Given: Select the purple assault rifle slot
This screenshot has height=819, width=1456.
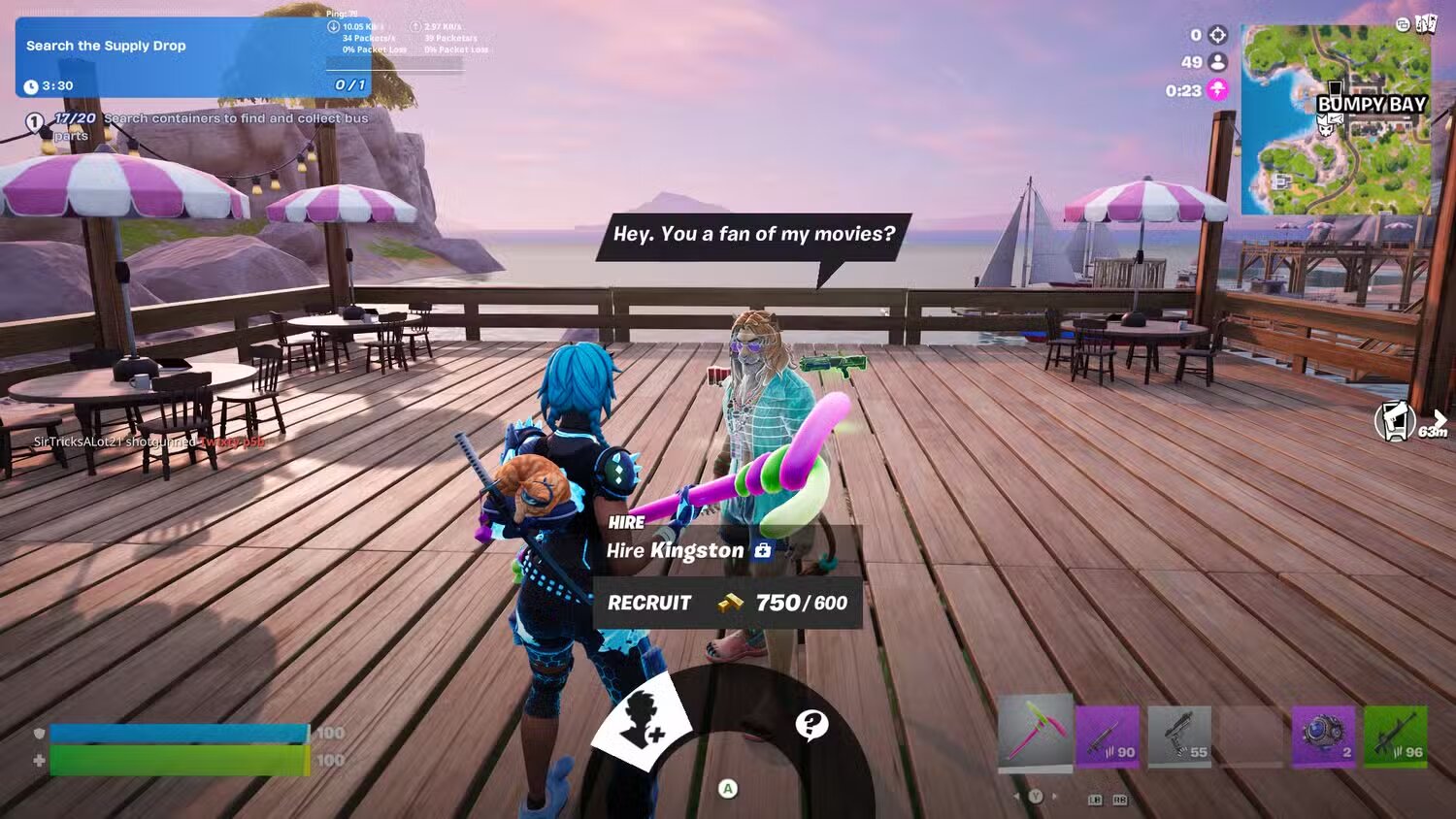Looking at the screenshot, I should pos(1109,737).
